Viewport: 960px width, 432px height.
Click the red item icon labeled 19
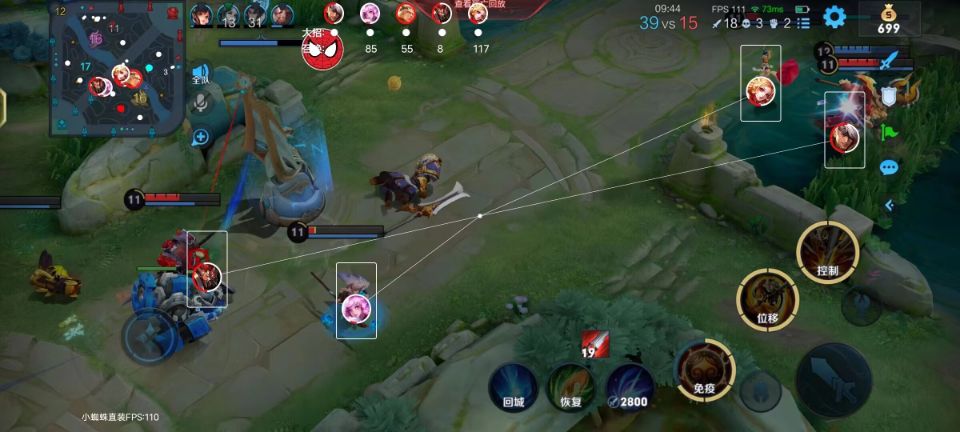595,345
